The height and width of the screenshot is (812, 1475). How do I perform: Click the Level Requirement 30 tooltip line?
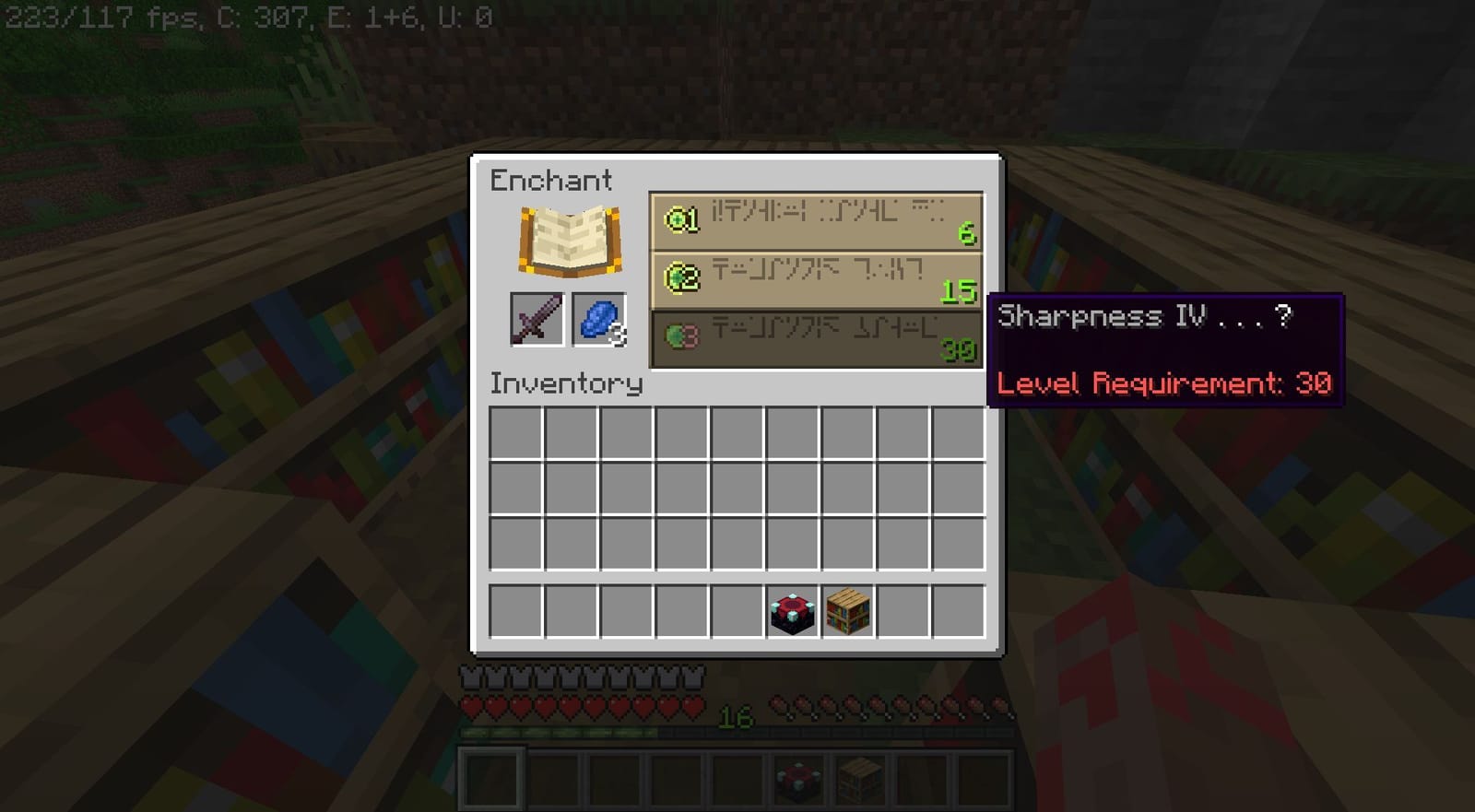point(1163,383)
